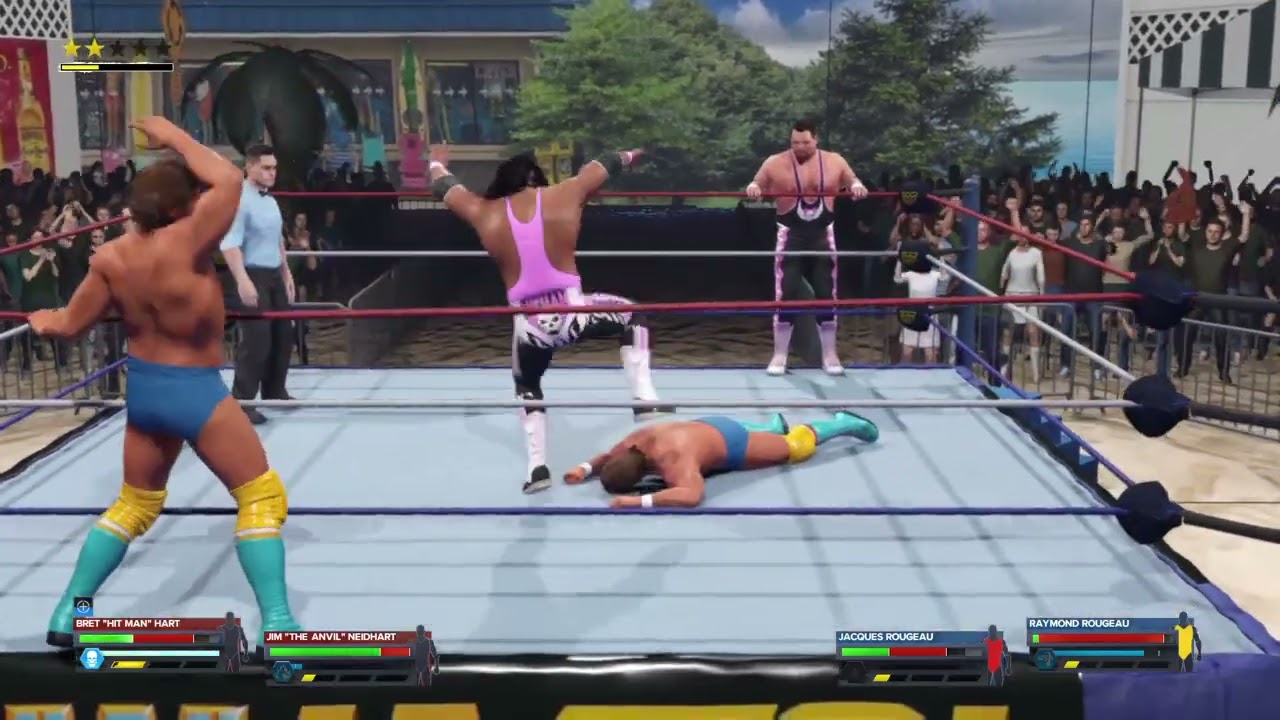
Task: Select the target crosshair icon above Bret Hart
Action: [83, 606]
